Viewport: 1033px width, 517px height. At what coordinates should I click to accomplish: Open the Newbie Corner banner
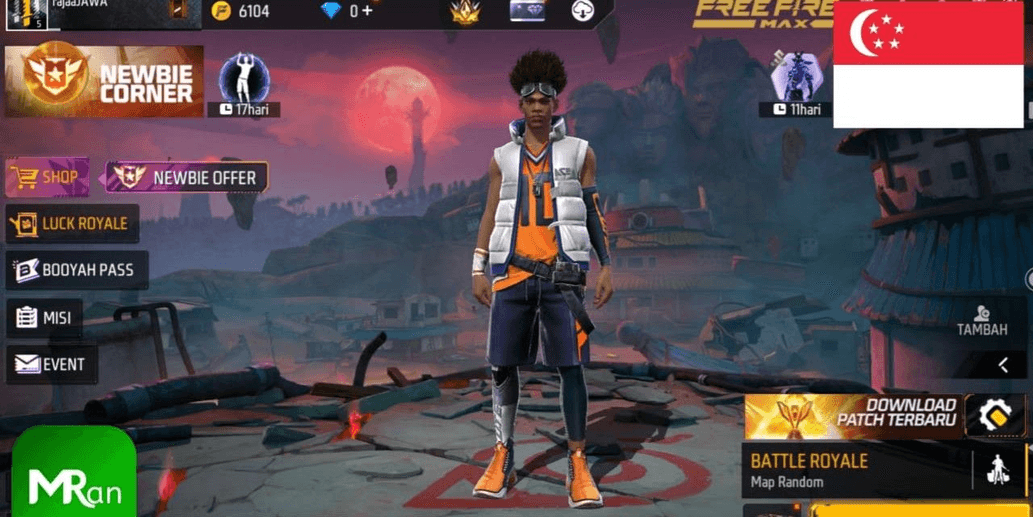104,81
